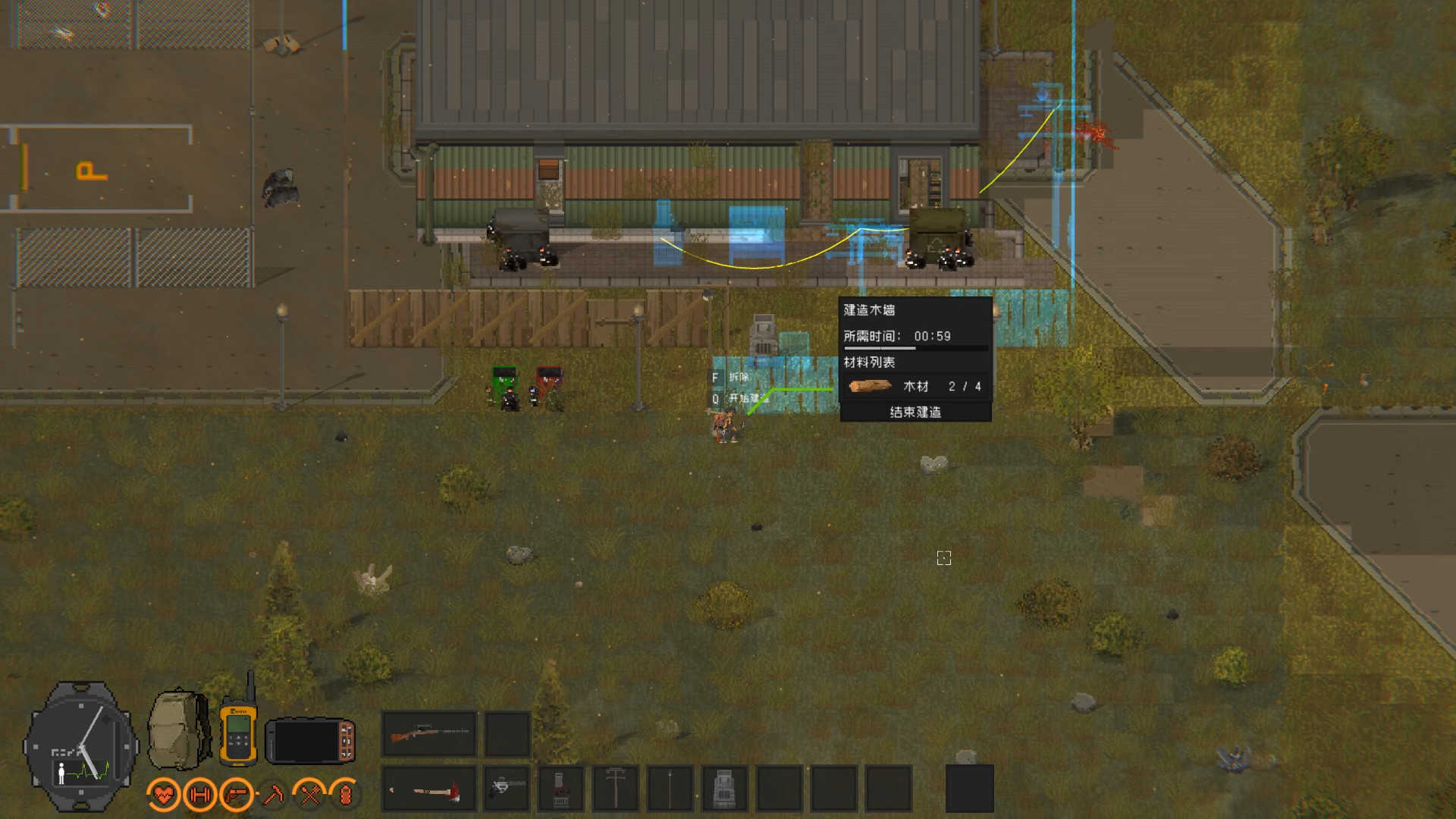Click the revolver shooting skill icon
Viewport: 1456px width, 819px height.
235,794
